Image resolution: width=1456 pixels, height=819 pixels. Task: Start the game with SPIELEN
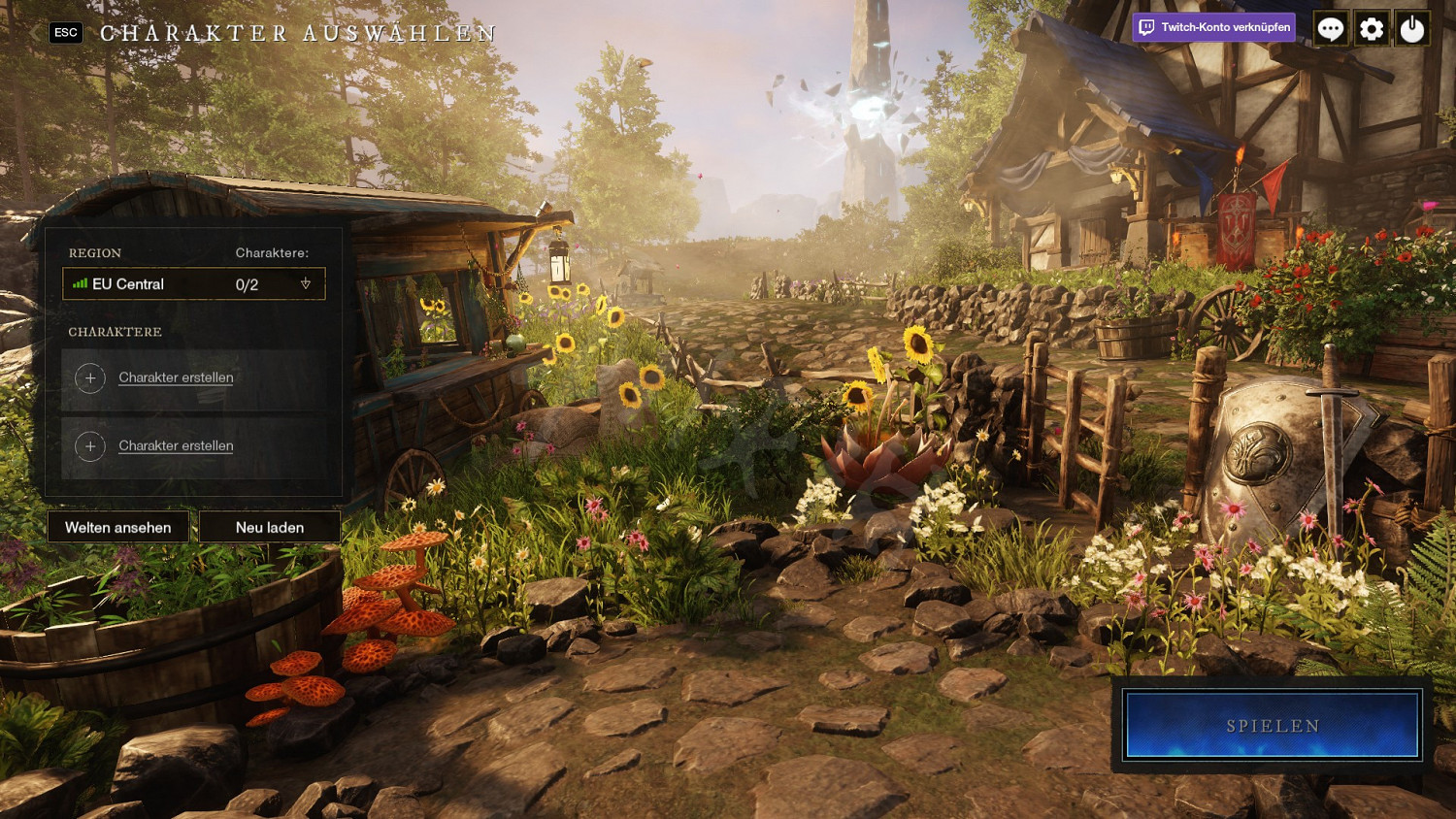pos(1273,726)
